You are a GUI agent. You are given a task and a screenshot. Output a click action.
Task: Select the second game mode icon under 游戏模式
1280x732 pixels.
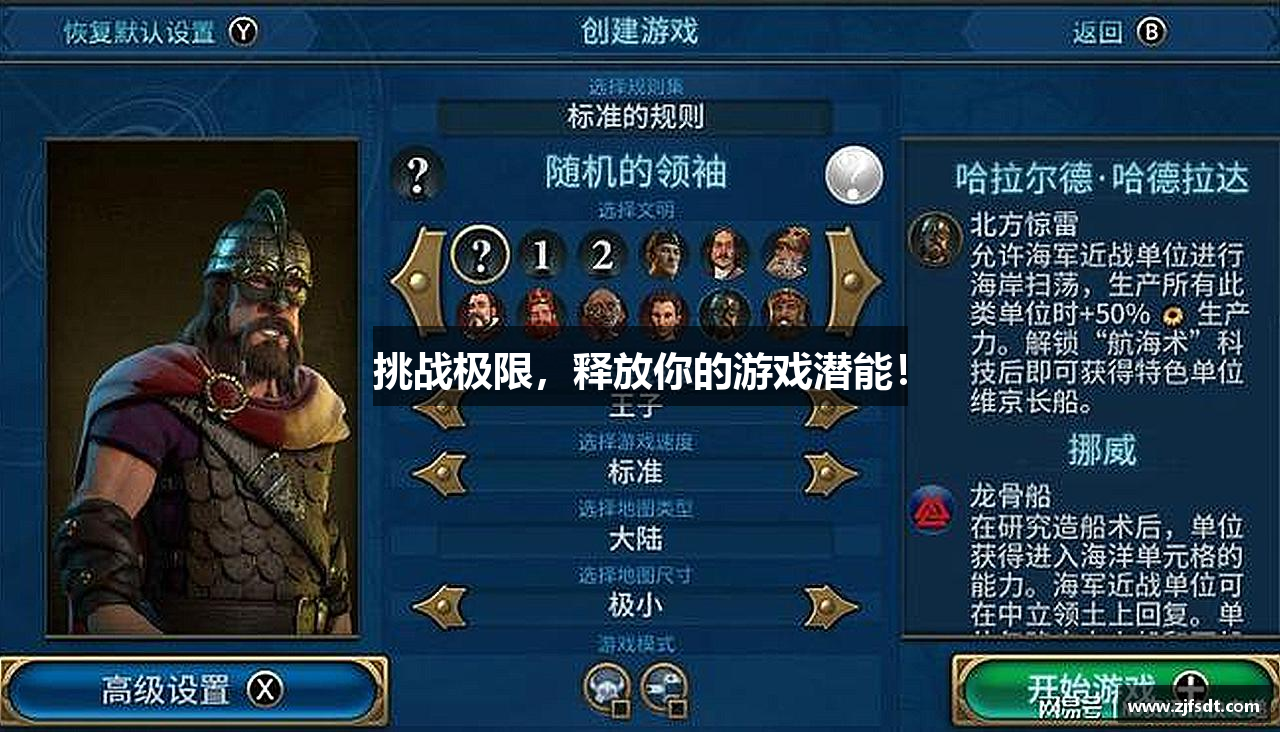click(x=663, y=684)
